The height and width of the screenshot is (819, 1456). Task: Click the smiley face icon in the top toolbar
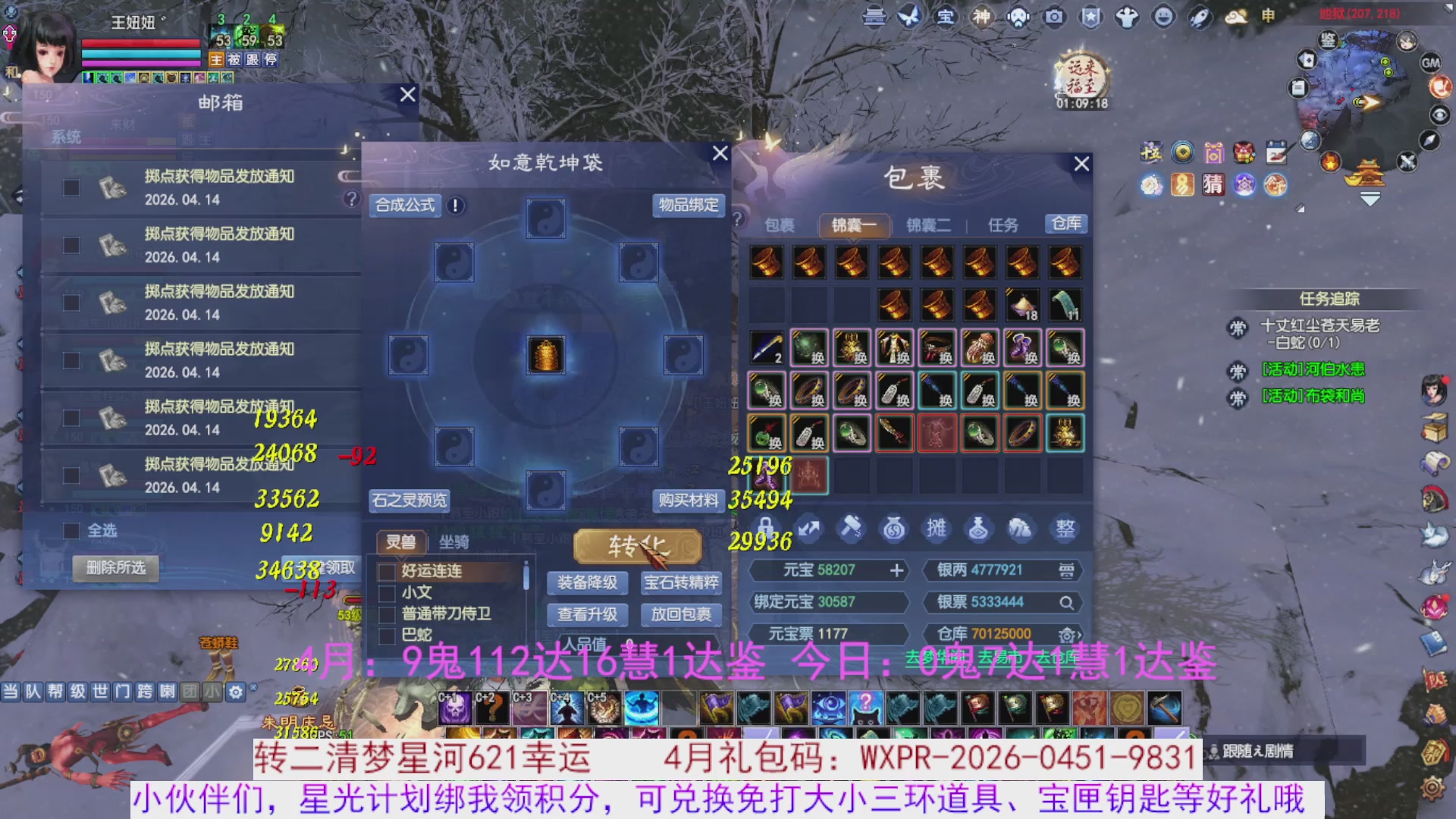click(x=1164, y=17)
